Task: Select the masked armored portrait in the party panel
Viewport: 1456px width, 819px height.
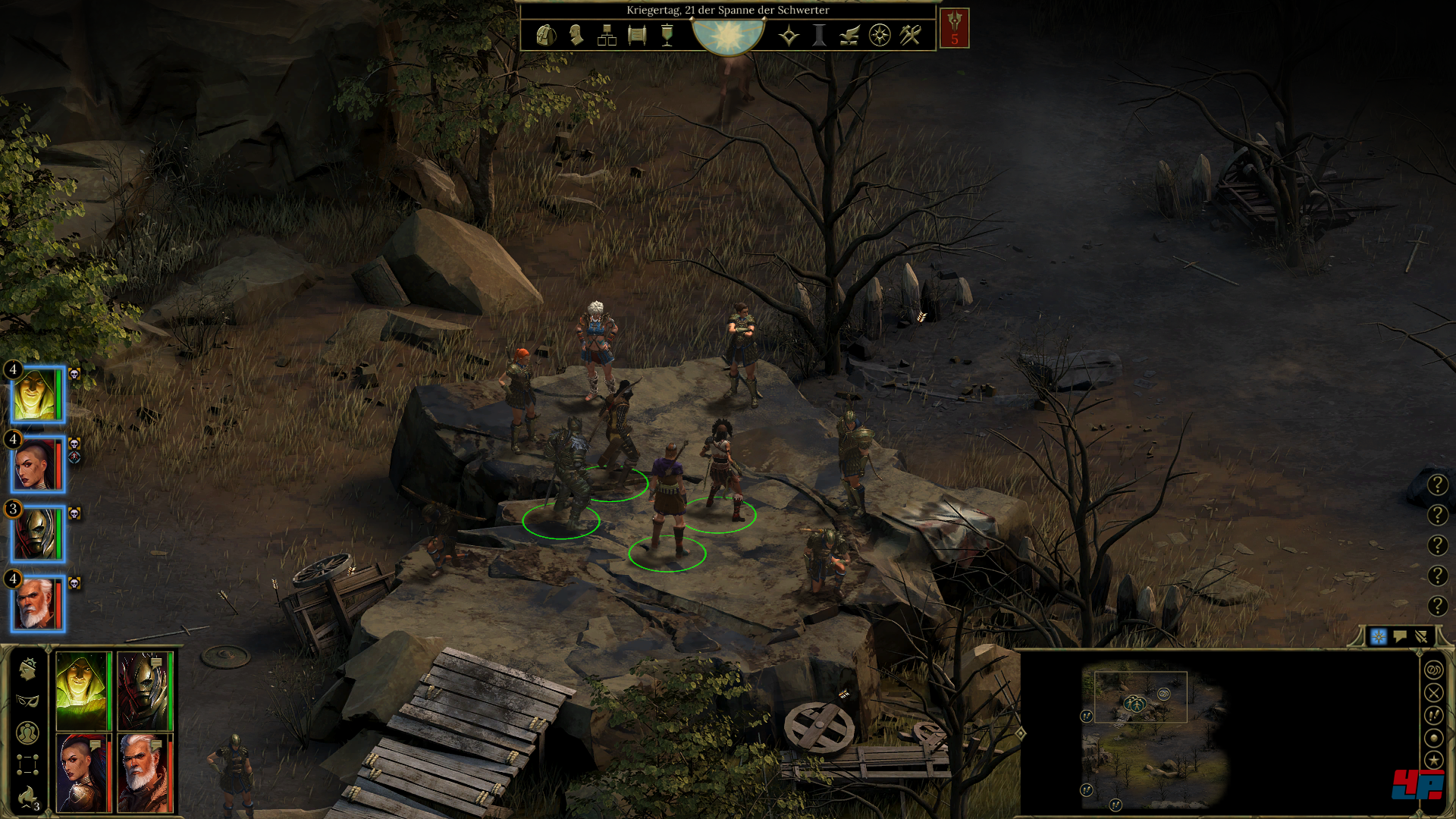Action: pyautogui.click(x=144, y=691)
